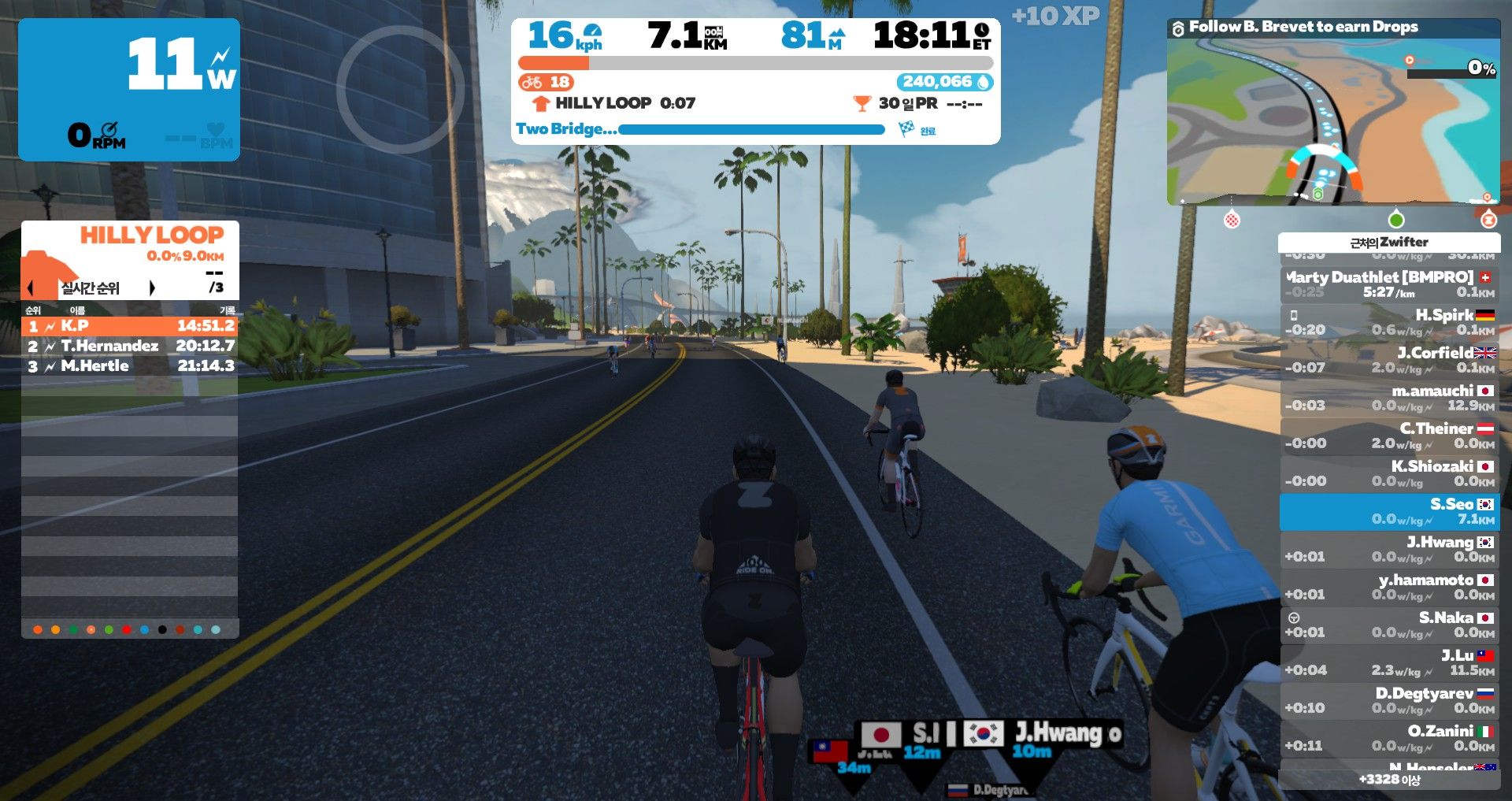Choose H.Spirk from the nearby riders
Image resolution: width=1512 pixels, height=801 pixels.
tap(1389, 321)
